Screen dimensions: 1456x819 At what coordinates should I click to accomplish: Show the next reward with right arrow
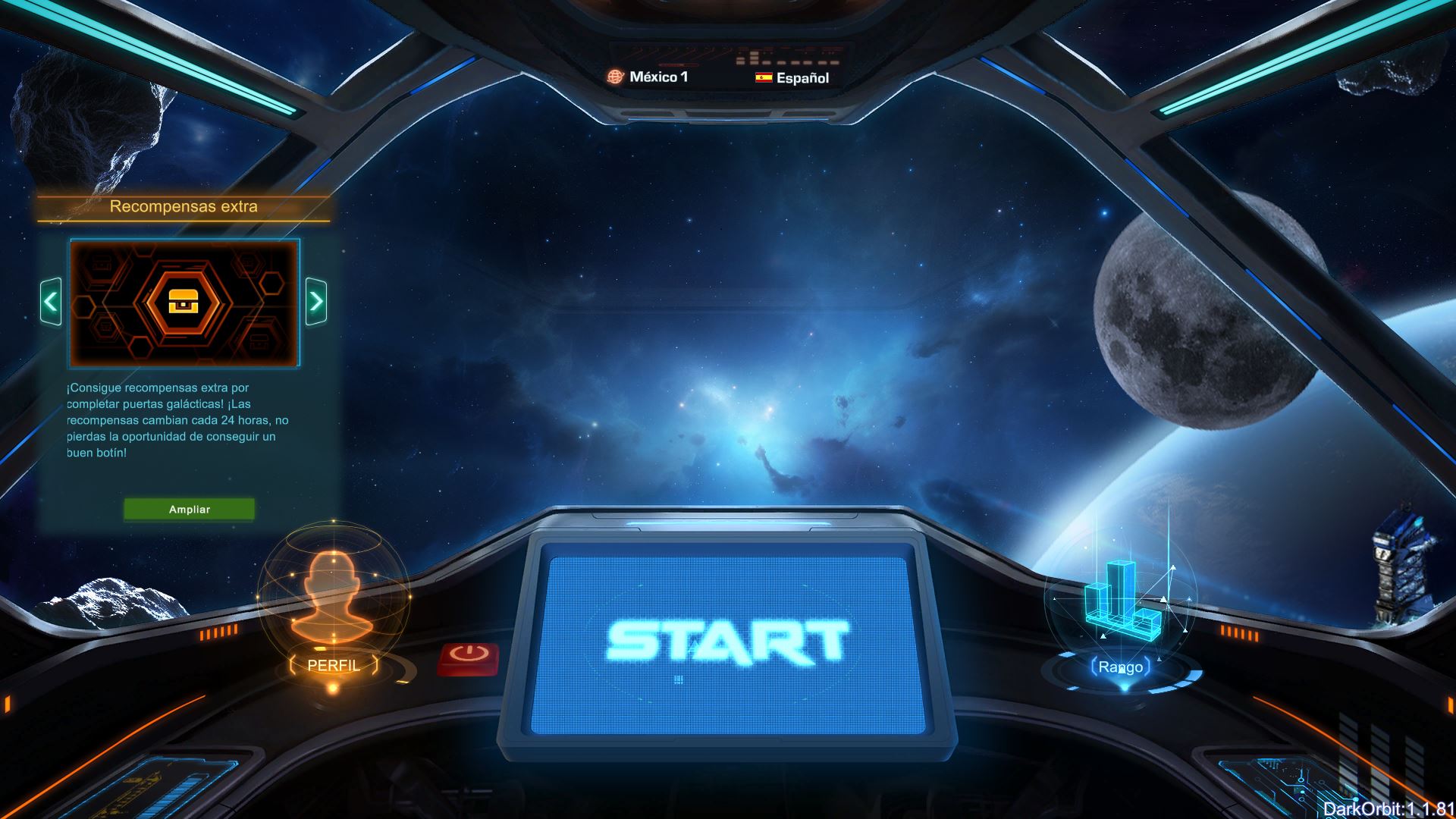click(316, 302)
